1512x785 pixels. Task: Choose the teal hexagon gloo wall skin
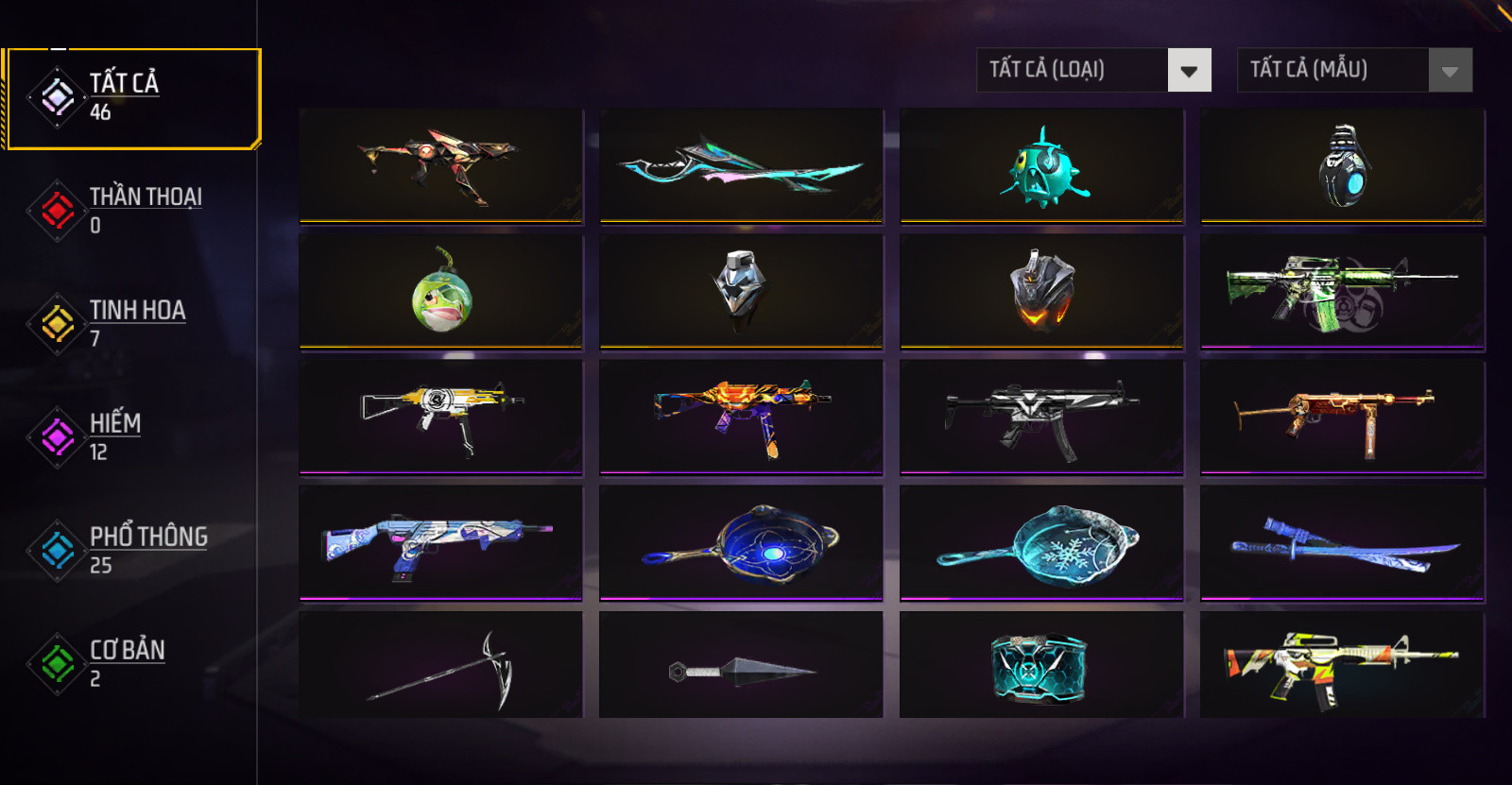coord(1041,667)
